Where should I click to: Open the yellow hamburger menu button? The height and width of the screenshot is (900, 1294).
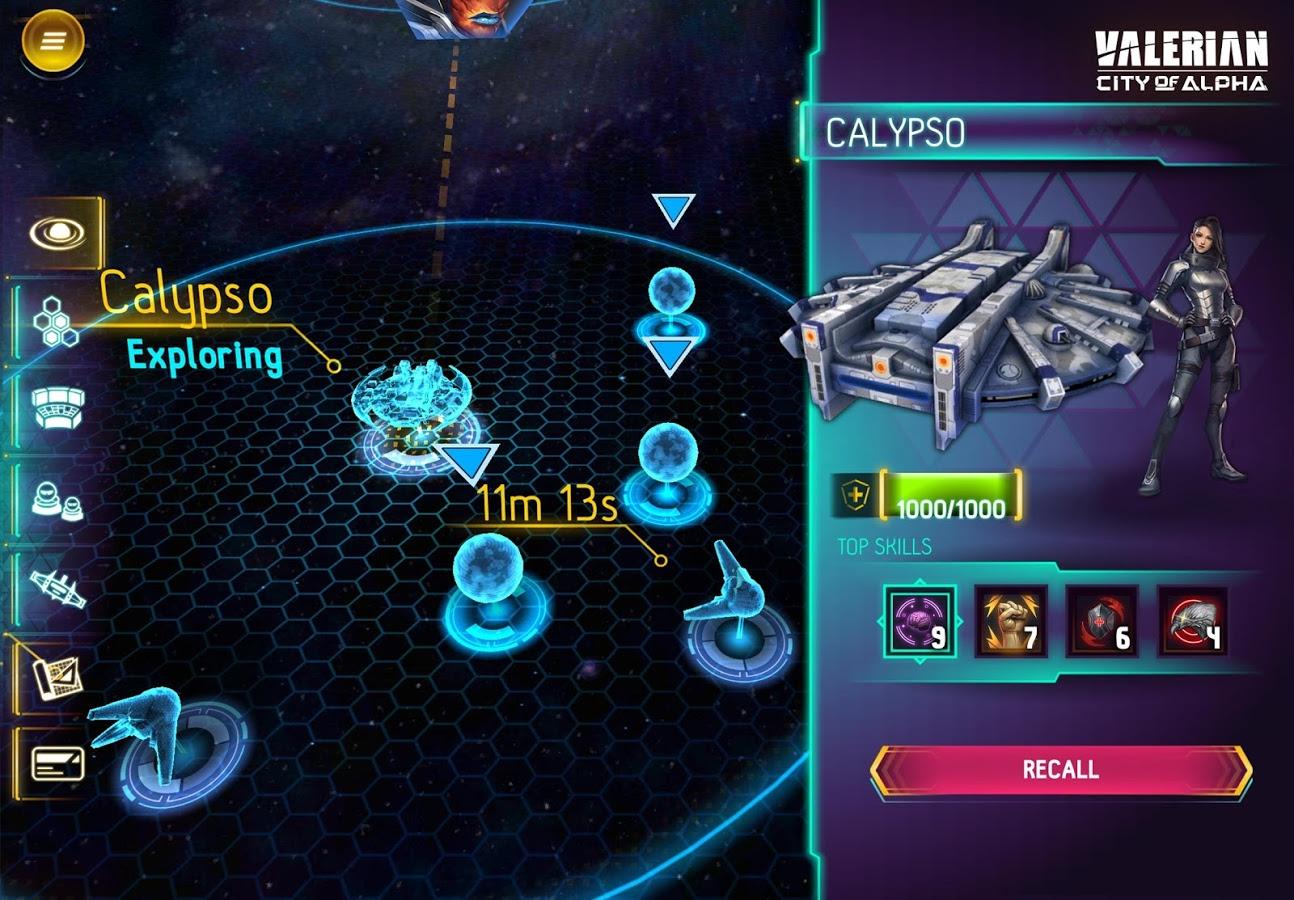(53, 40)
